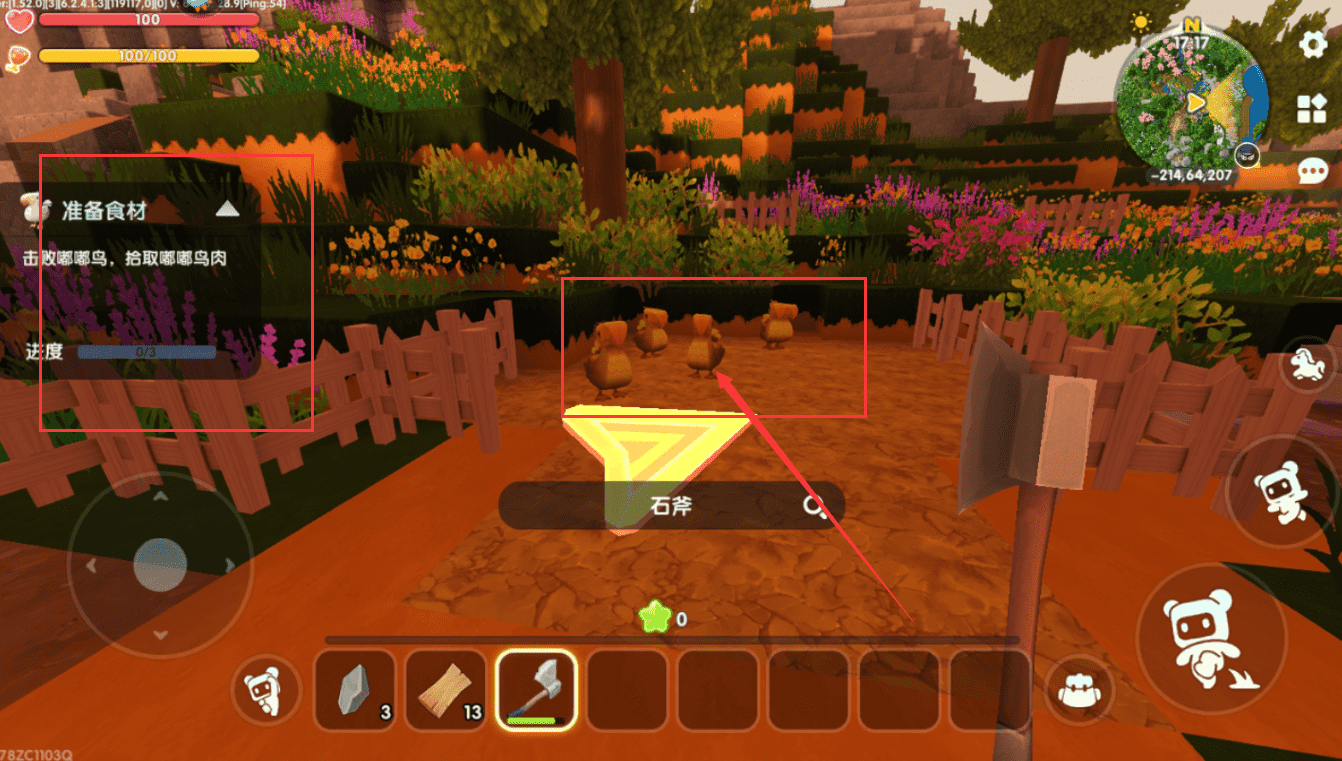Collapse the 准备食材 quest tracker arrow
Viewport: 1342px width, 761px height.
228,209
